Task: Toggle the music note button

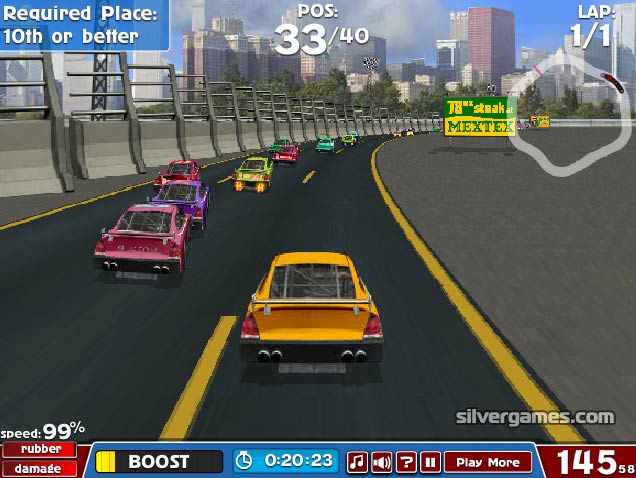Action: [x=357, y=462]
